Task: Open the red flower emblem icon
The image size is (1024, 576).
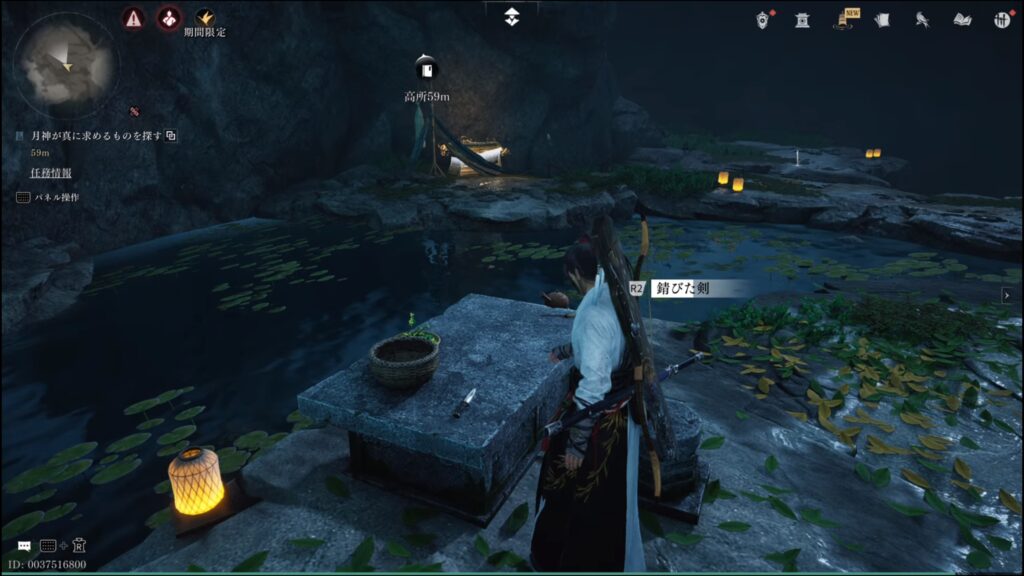Action: pyautogui.click(x=168, y=18)
